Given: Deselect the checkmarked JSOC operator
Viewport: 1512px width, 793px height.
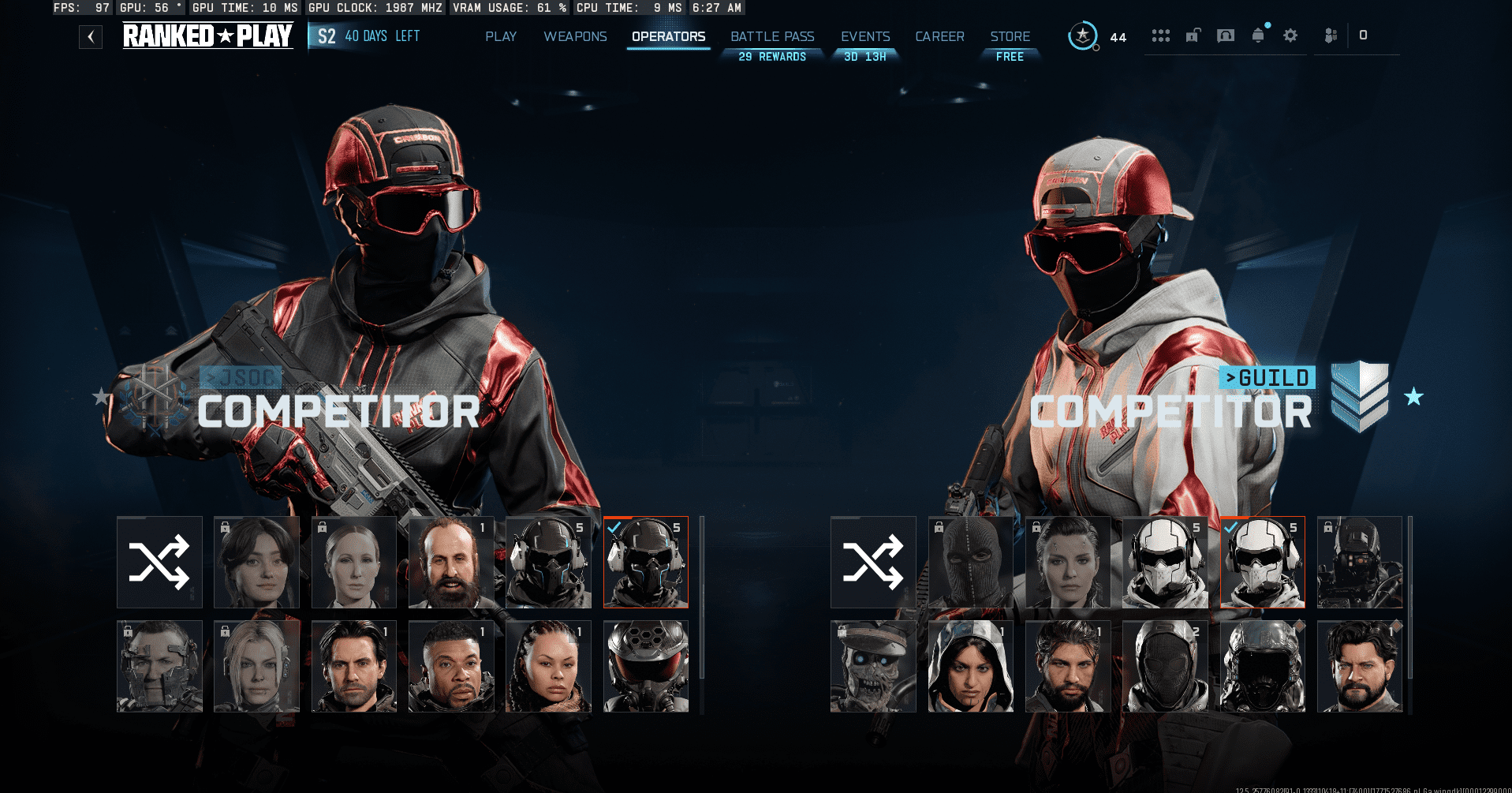Looking at the screenshot, I should click(x=645, y=562).
